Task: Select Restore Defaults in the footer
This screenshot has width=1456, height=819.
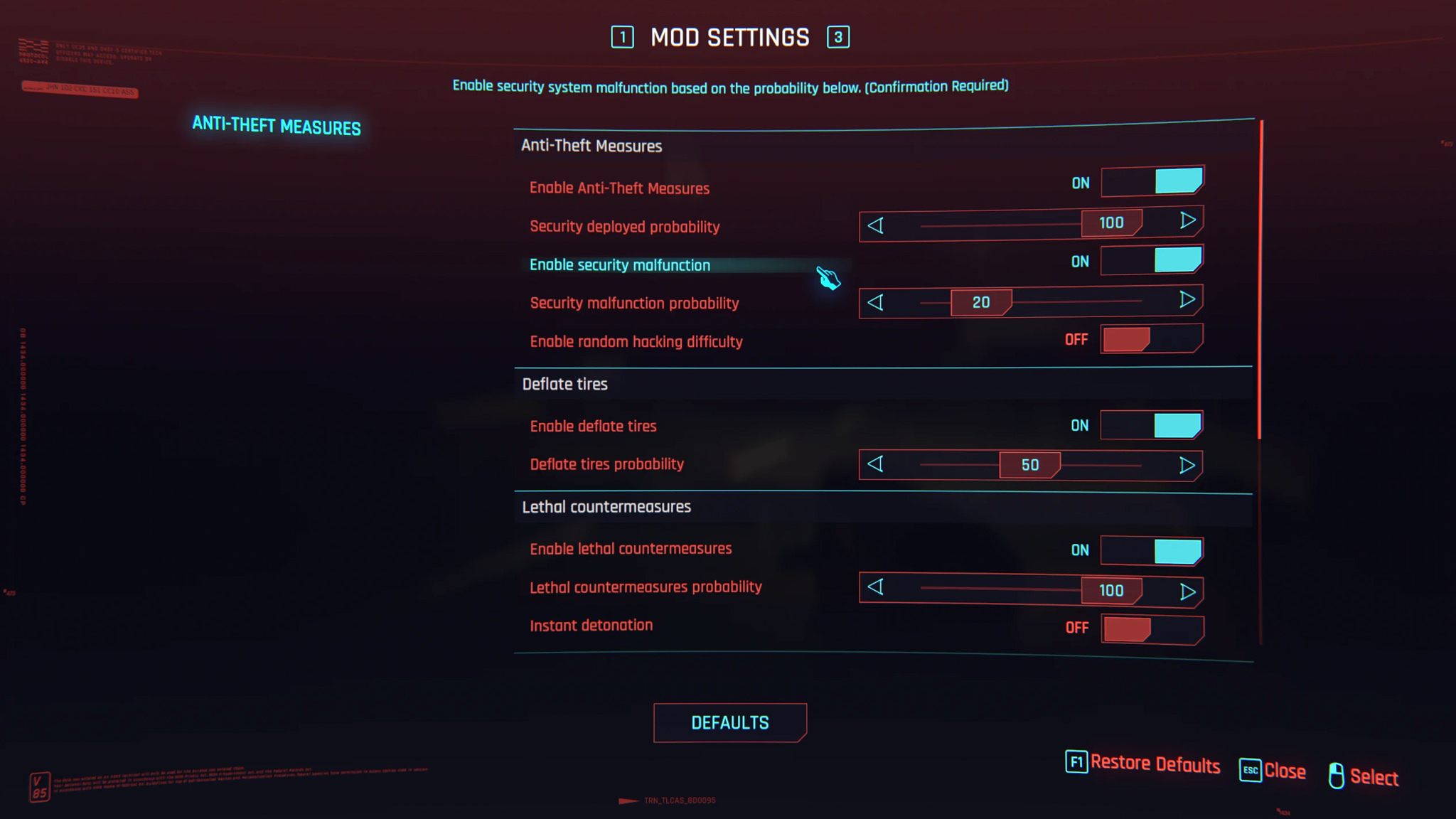Action: pyautogui.click(x=1143, y=764)
